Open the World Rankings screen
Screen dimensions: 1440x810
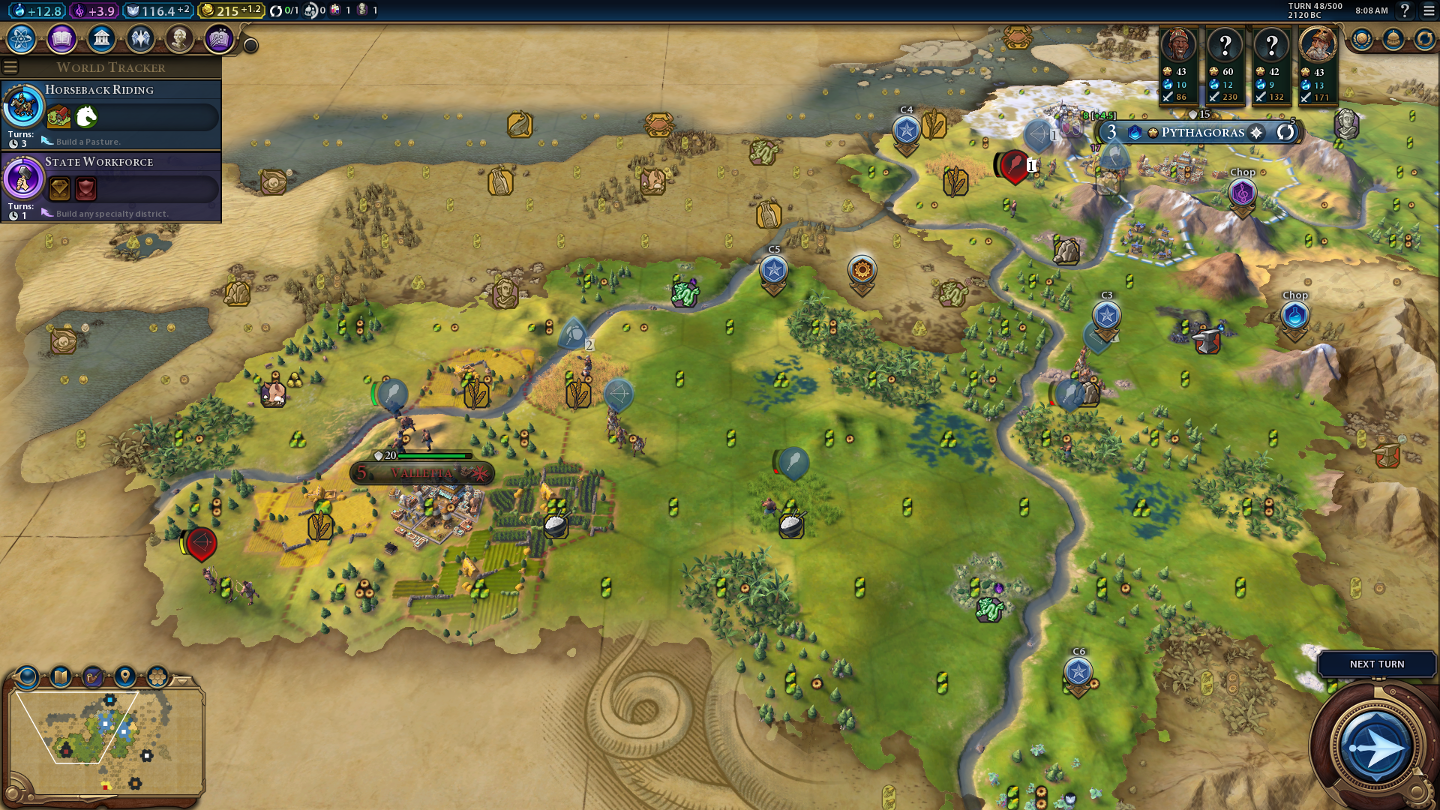(1362, 39)
